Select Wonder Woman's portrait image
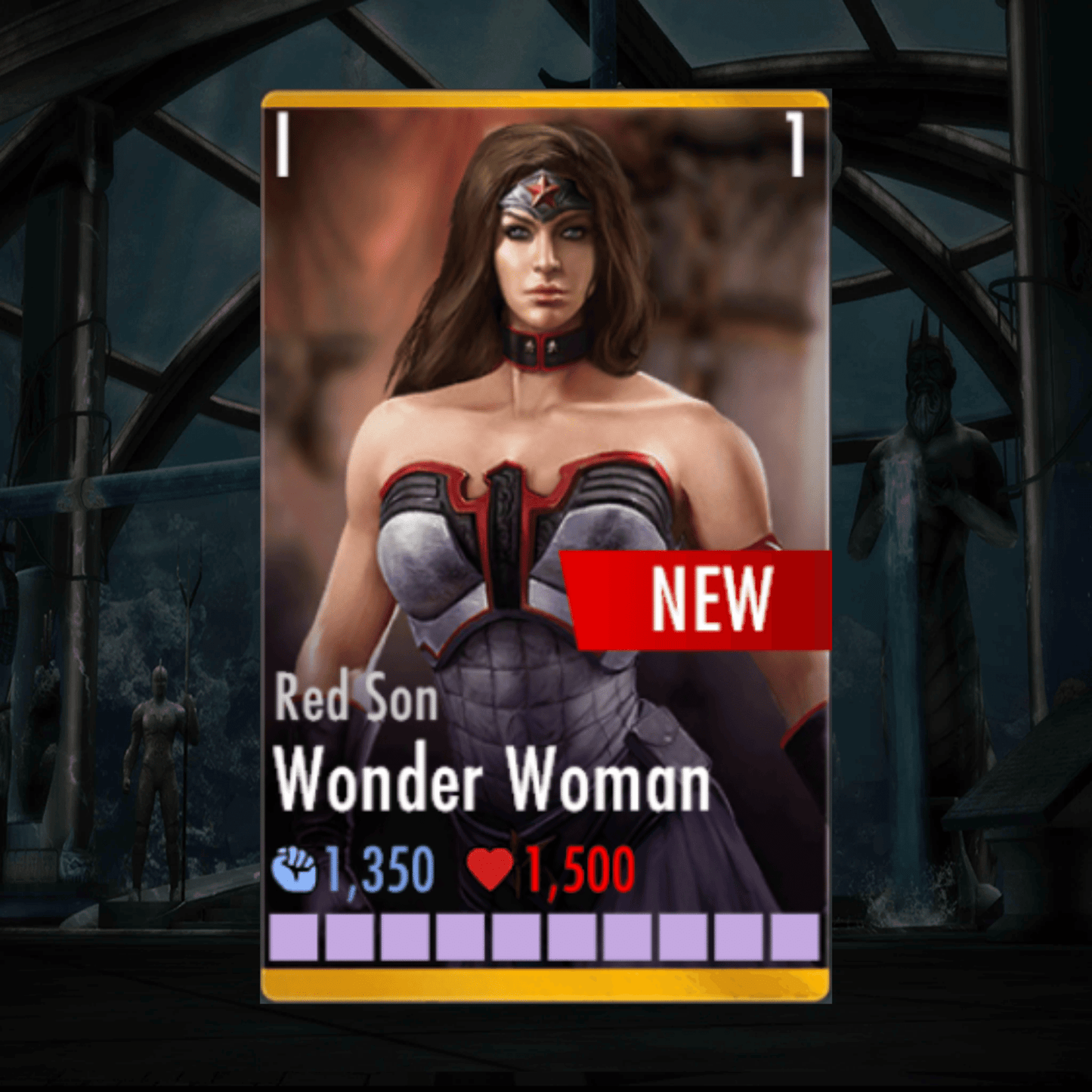 pyautogui.click(x=544, y=378)
